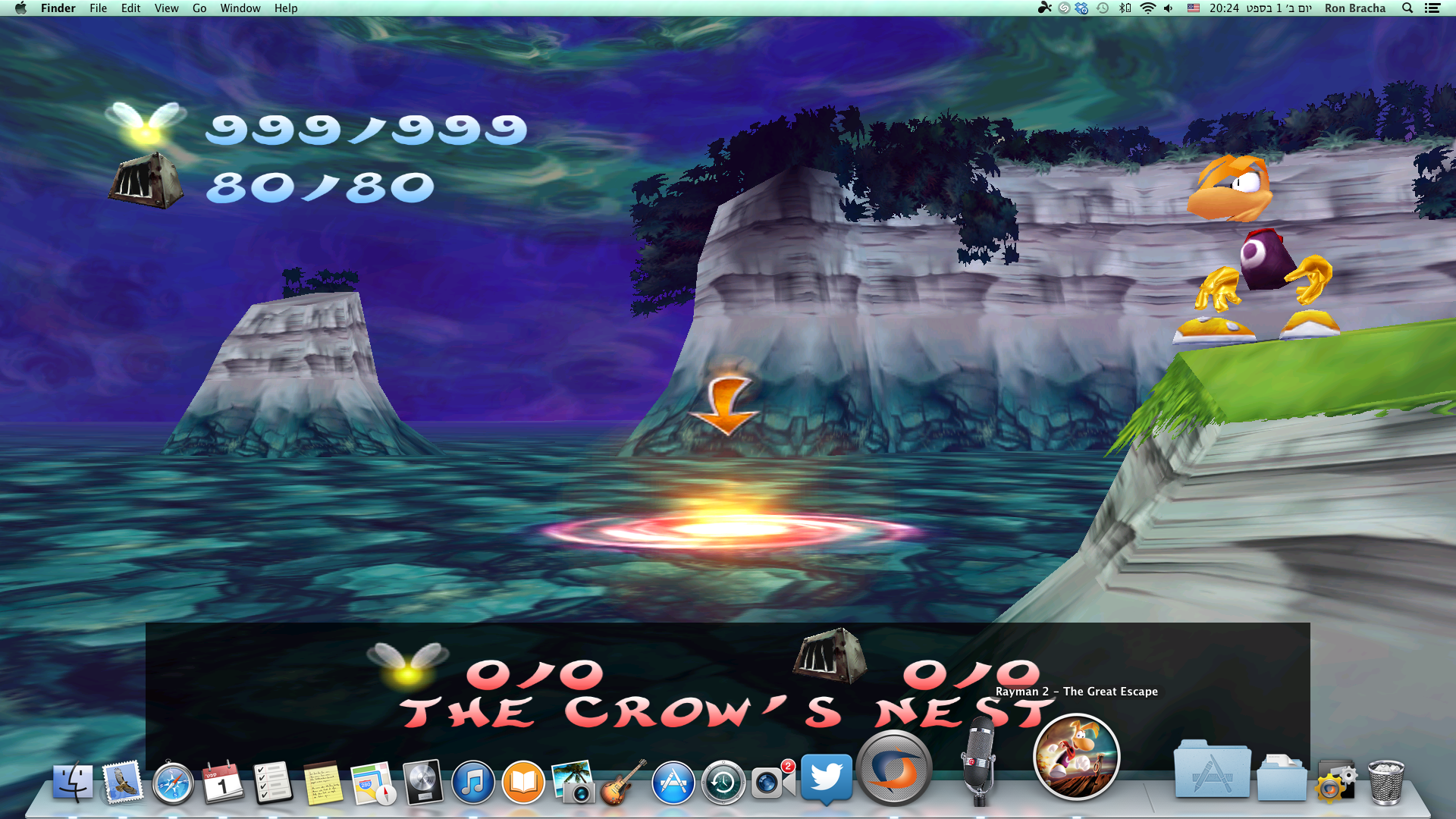
Task: Open the Go menu in the menu bar
Action: pyautogui.click(x=199, y=8)
